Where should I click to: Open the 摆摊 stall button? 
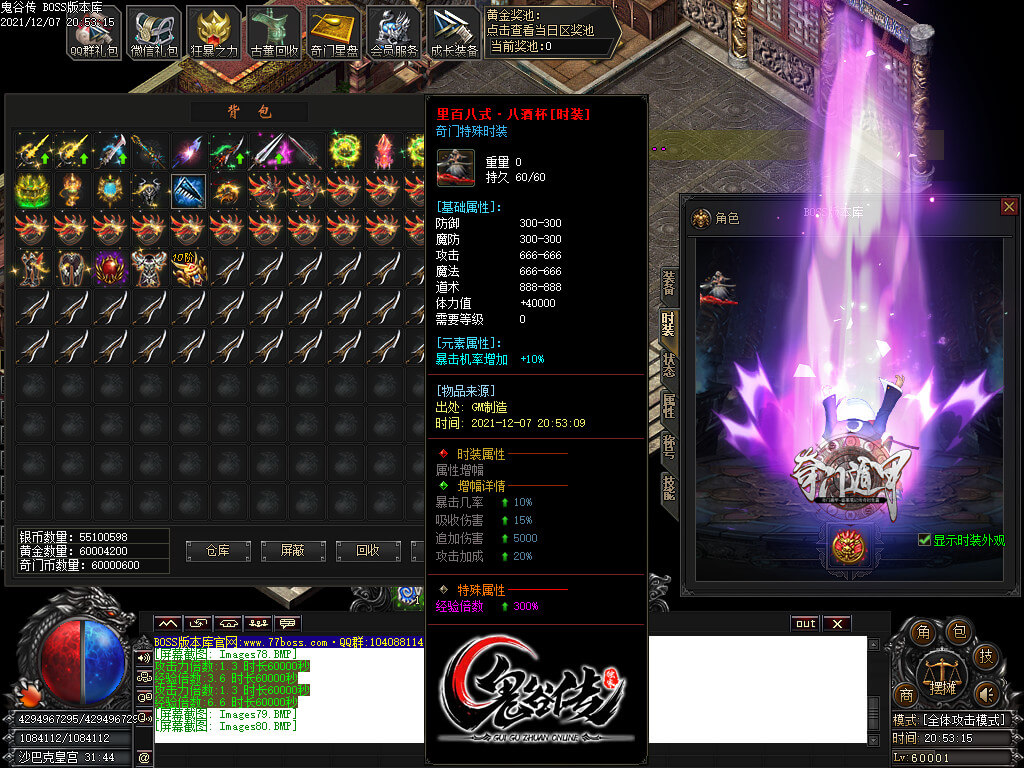[943, 674]
